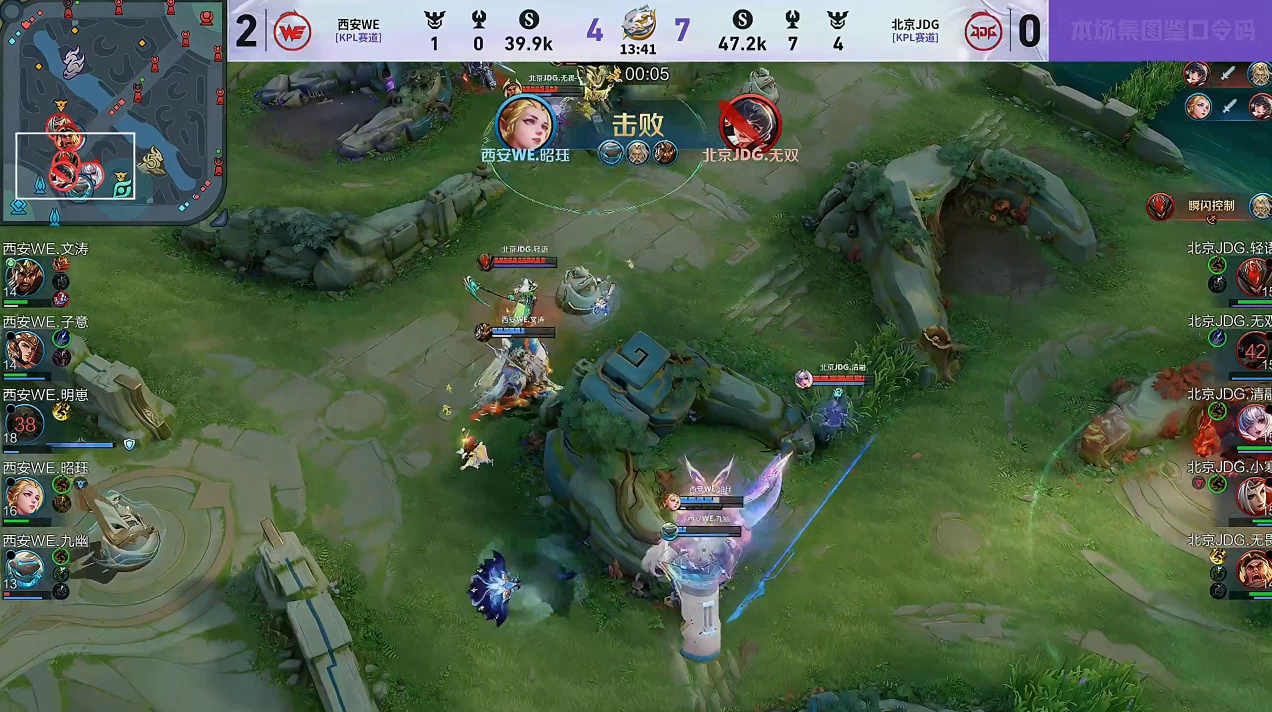Click the purple 本场集图鉴口令码 banner
Viewport: 1272px width, 712px height.
1160,31
